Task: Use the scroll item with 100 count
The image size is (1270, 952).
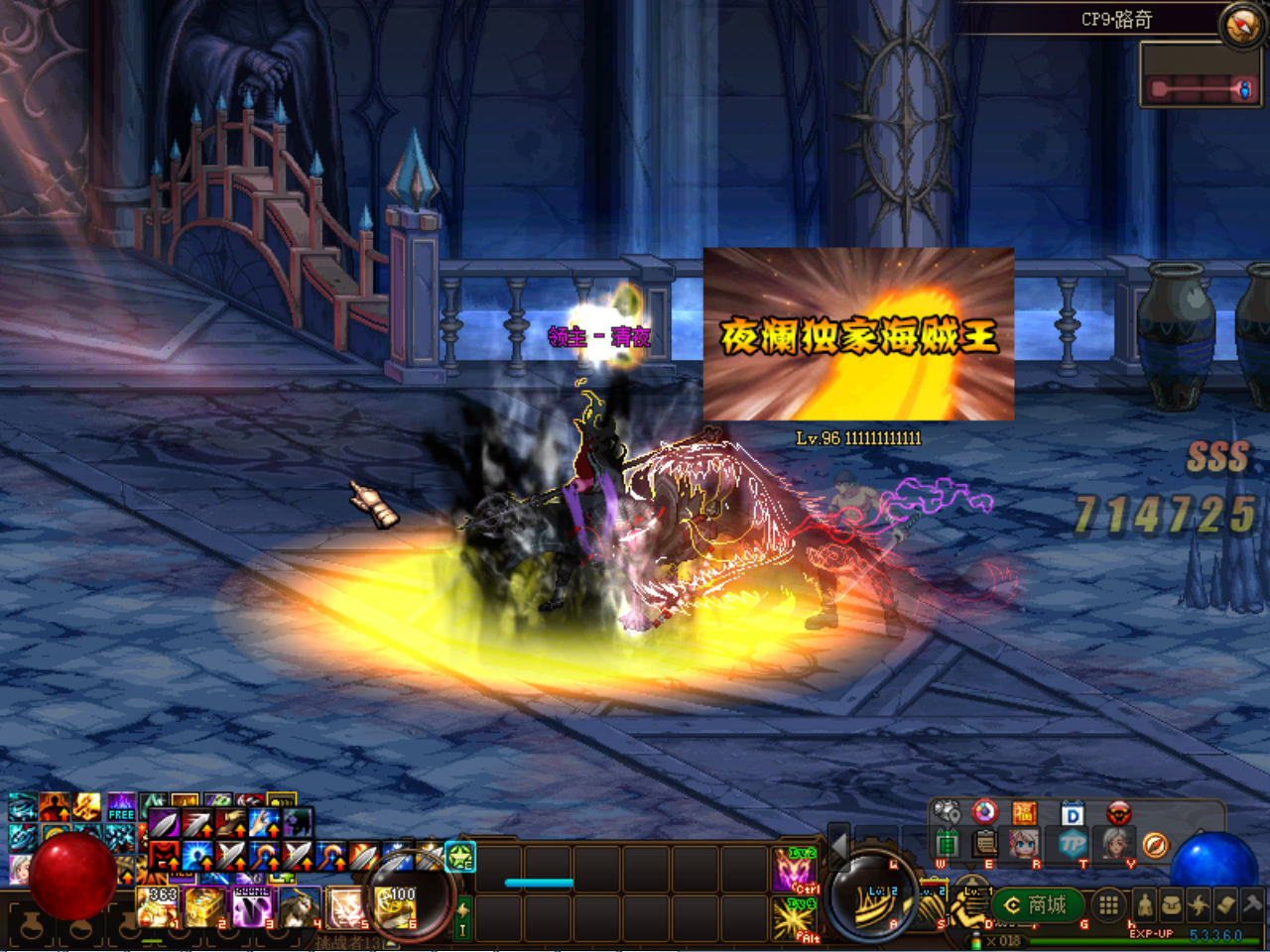Action: pos(395,907)
